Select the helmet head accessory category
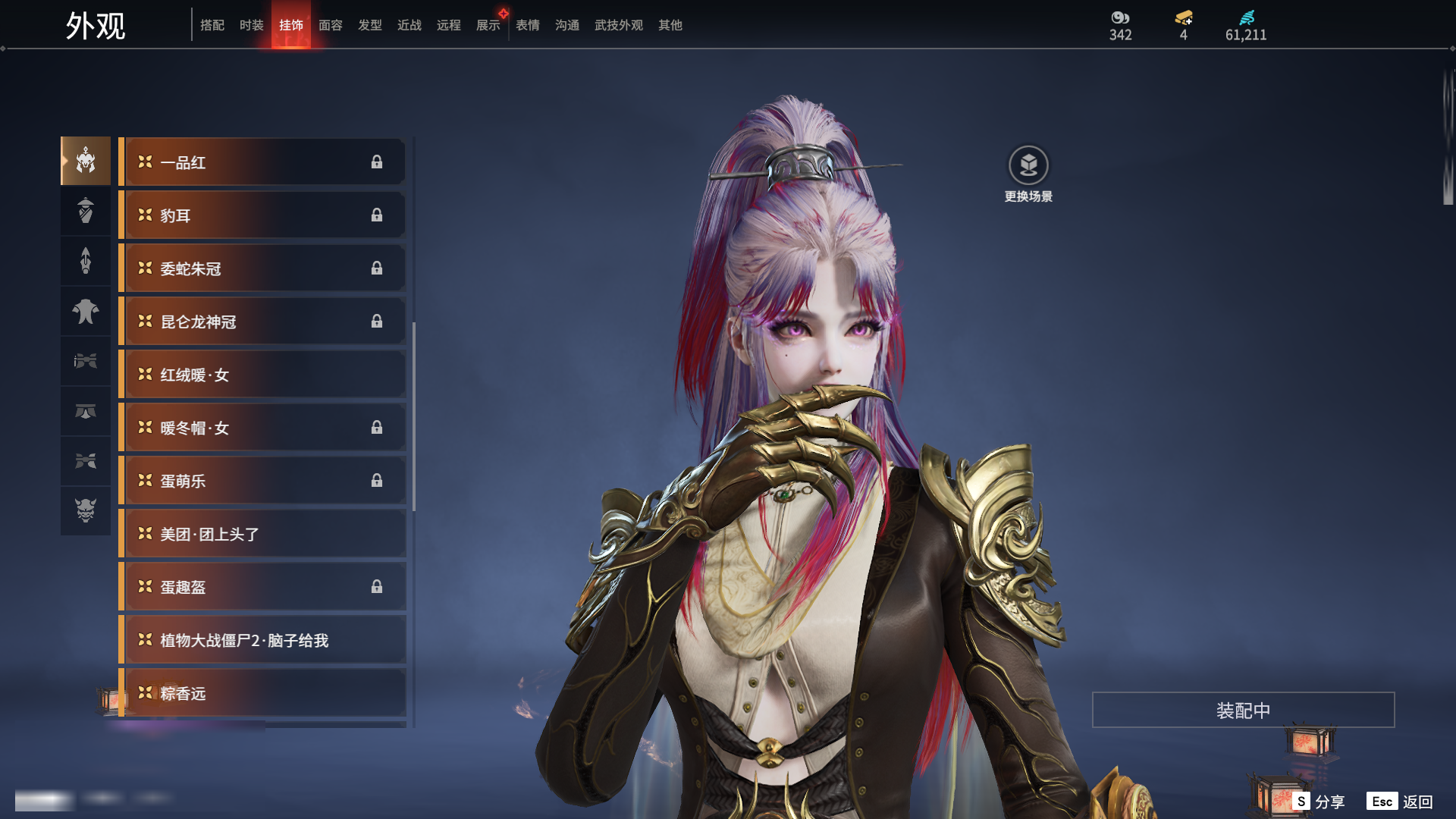Screen dimensions: 1456x819 click(86, 161)
